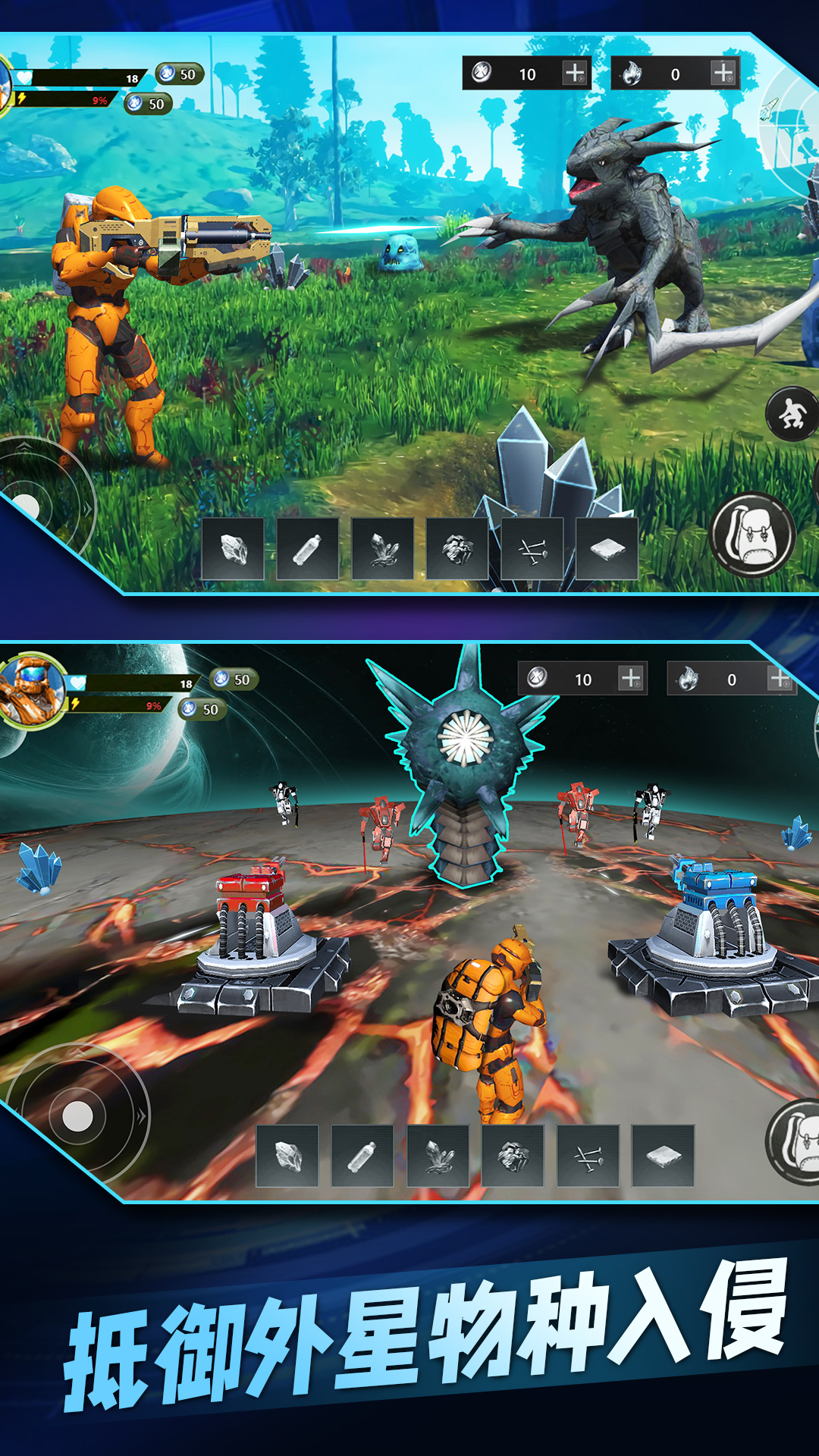
Task: Pick the ore rock slot in the forest scene
Action: [x=457, y=549]
